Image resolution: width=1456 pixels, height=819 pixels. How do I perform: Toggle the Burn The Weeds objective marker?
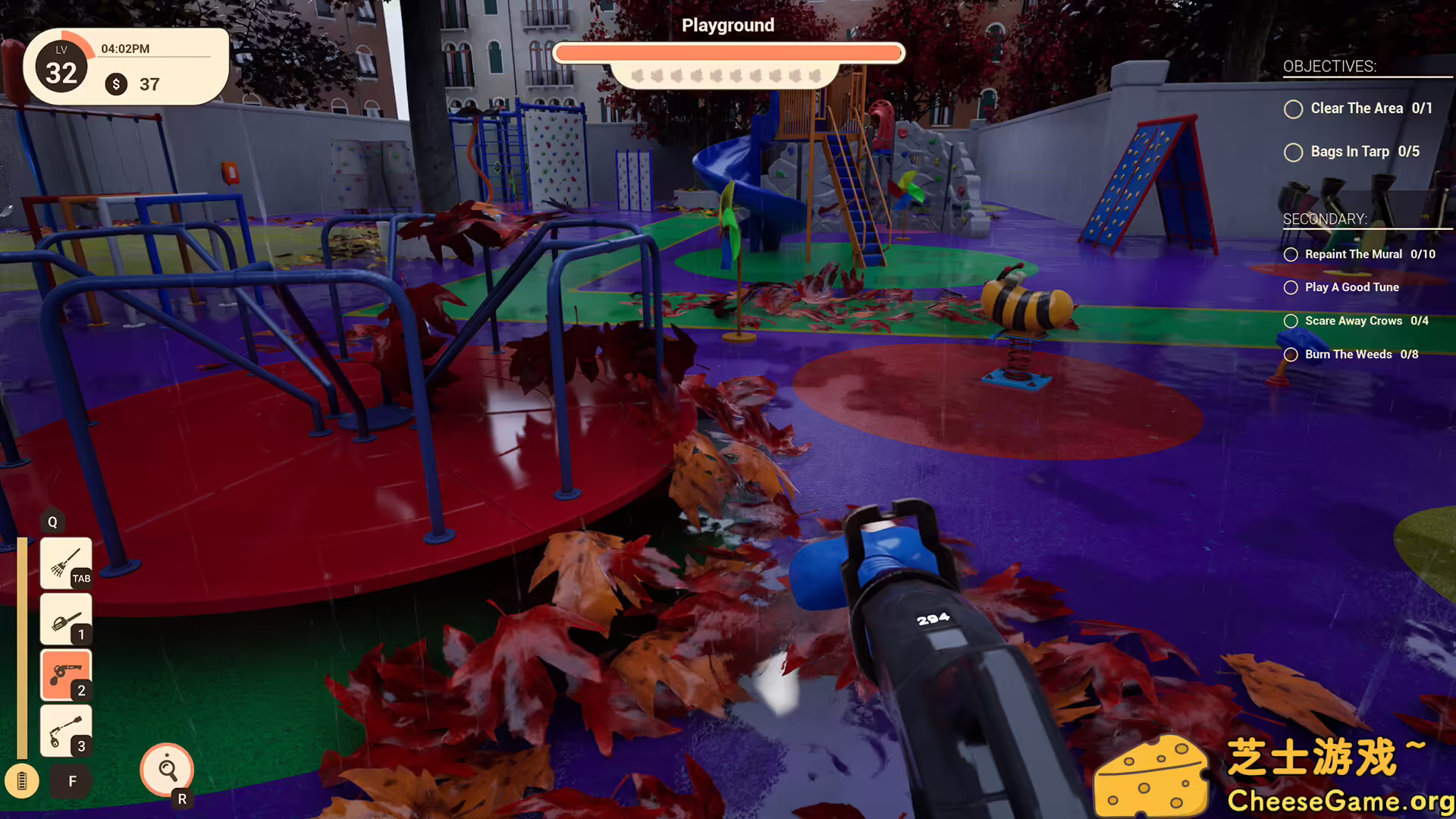coord(1290,354)
